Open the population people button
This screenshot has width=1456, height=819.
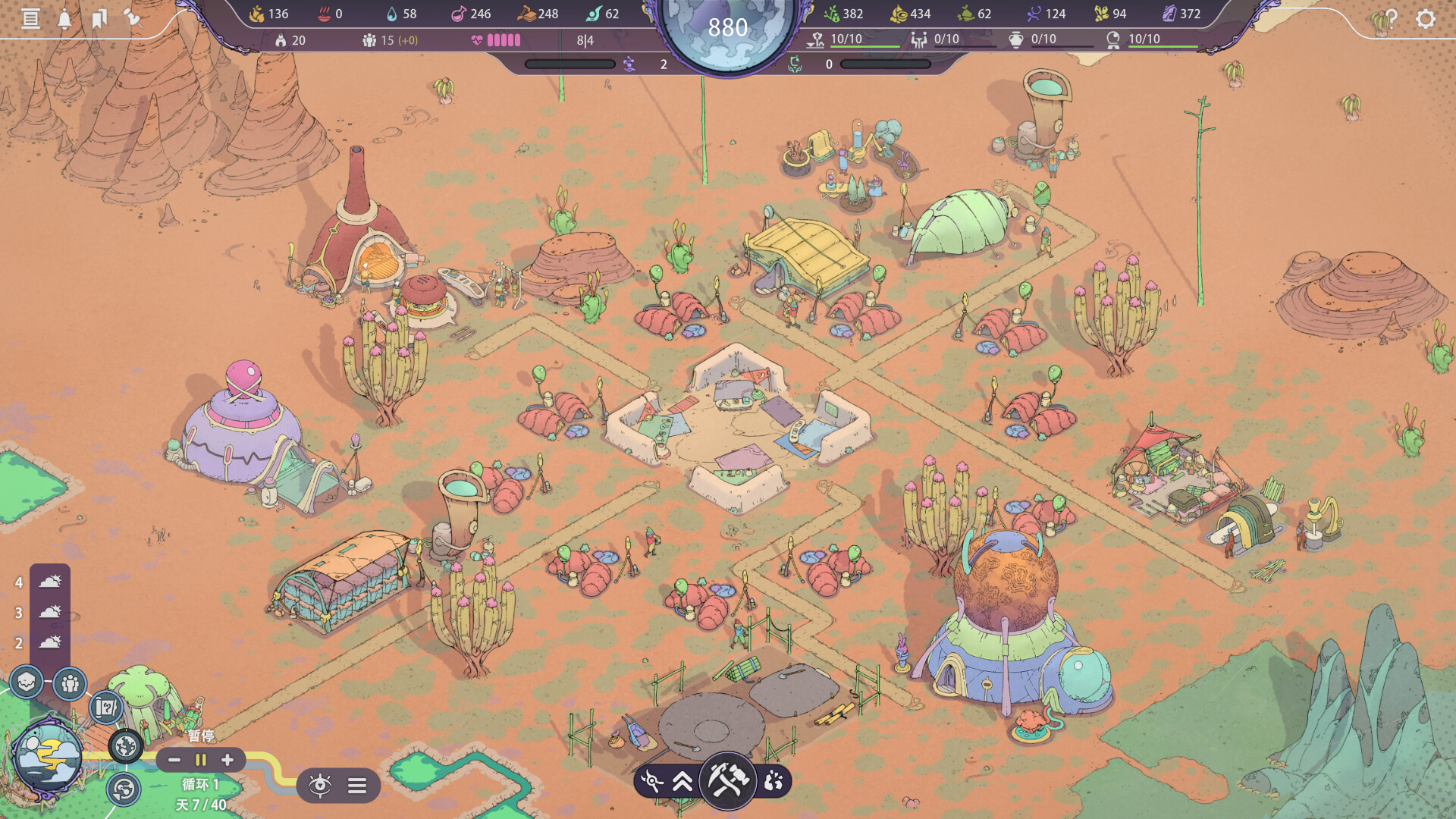coord(70,684)
